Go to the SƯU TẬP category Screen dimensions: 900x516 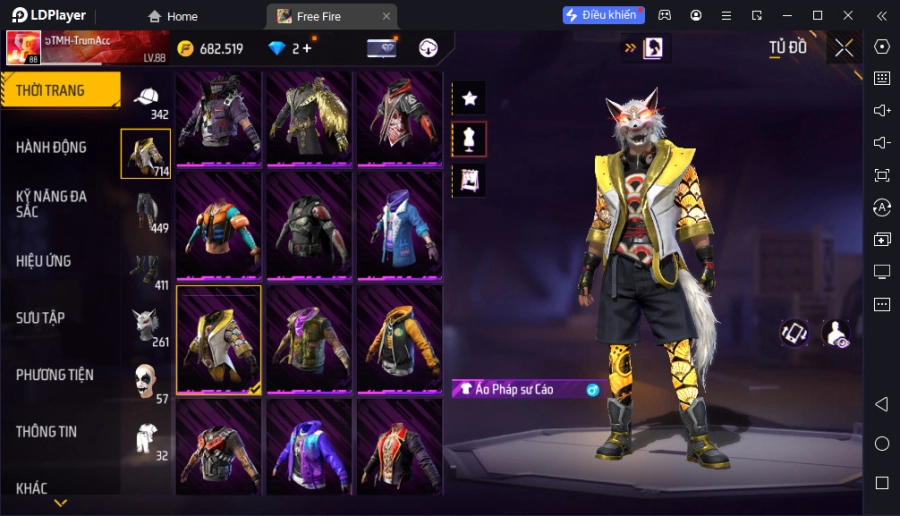tap(41, 318)
